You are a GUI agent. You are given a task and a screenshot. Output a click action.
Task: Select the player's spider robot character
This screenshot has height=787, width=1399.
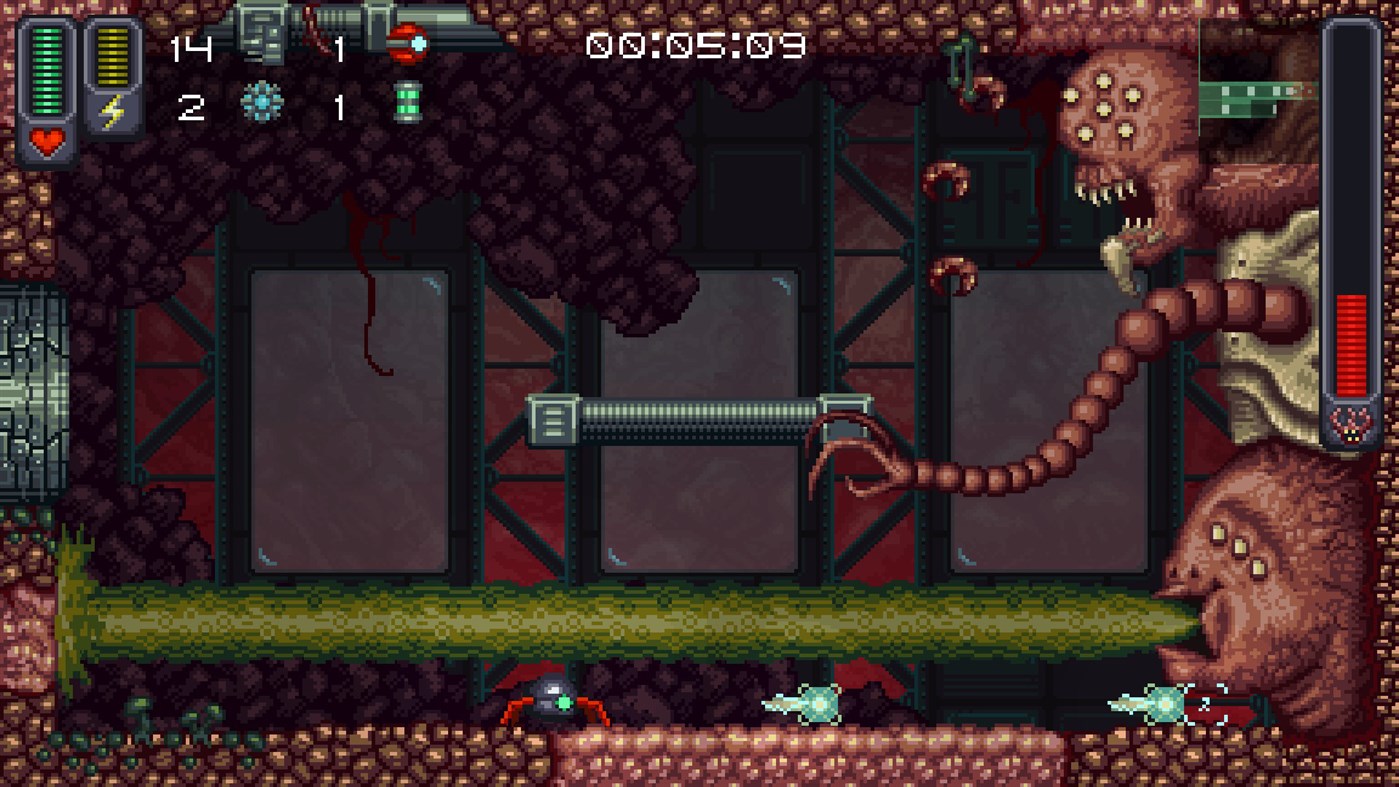(552, 702)
